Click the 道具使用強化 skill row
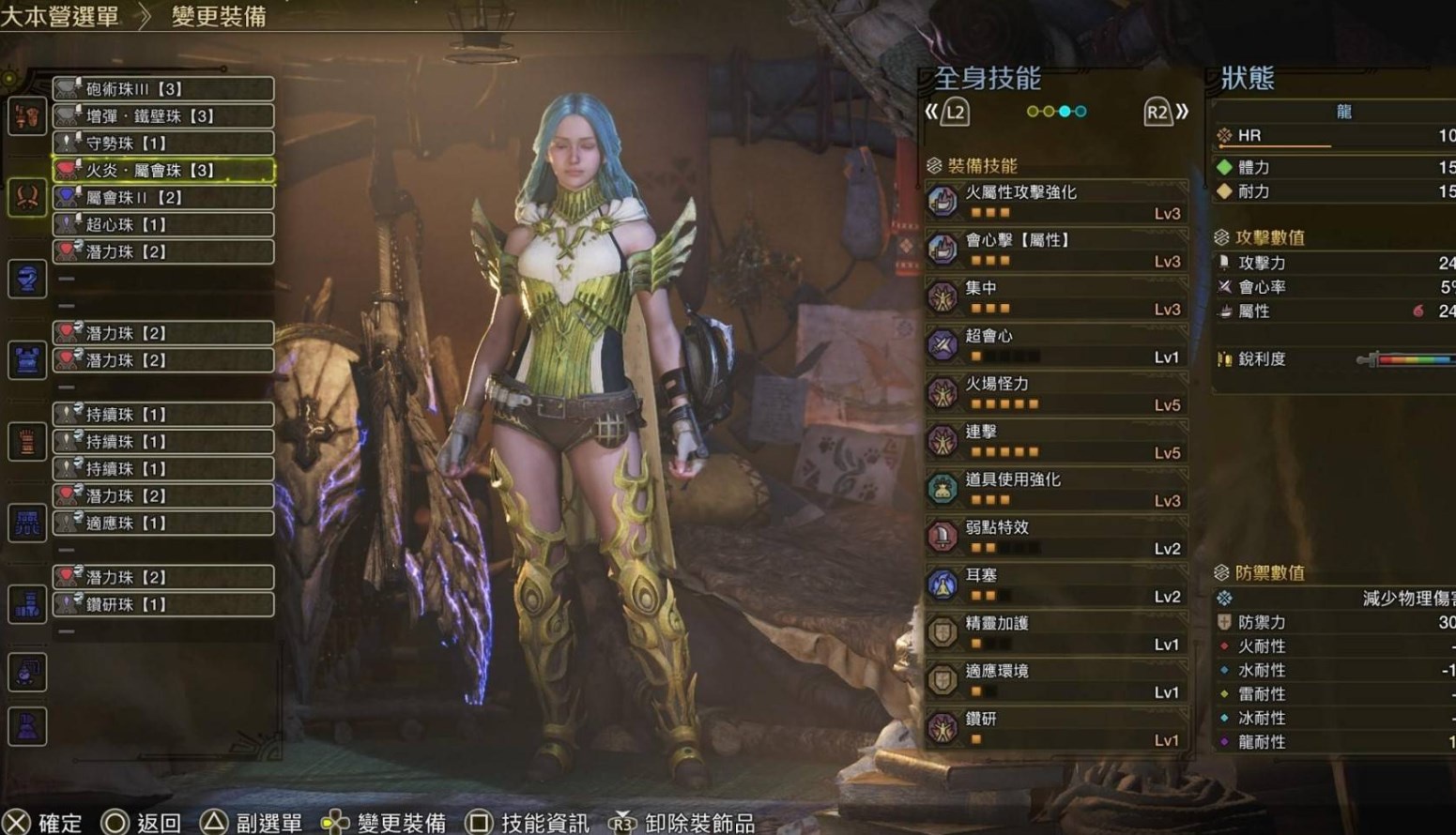The image size is (1456, 835). click(x=1057, y=488)
